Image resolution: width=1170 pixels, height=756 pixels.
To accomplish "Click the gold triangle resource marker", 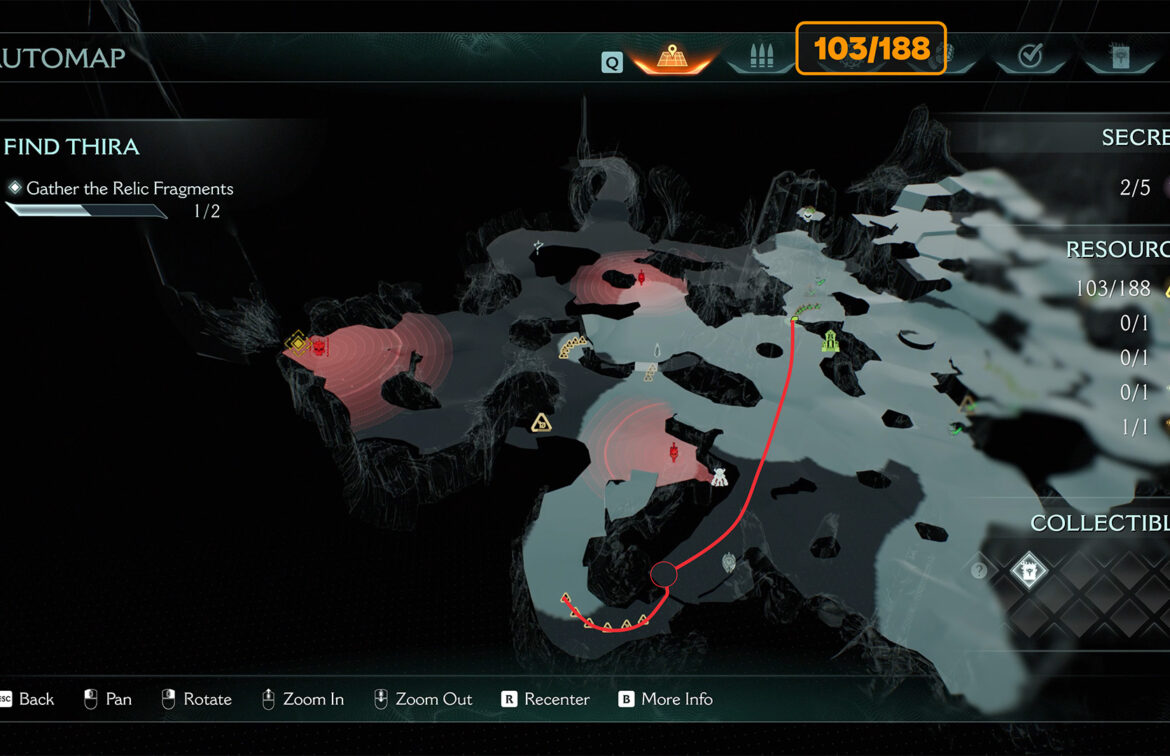I will (x=542, y=423).
